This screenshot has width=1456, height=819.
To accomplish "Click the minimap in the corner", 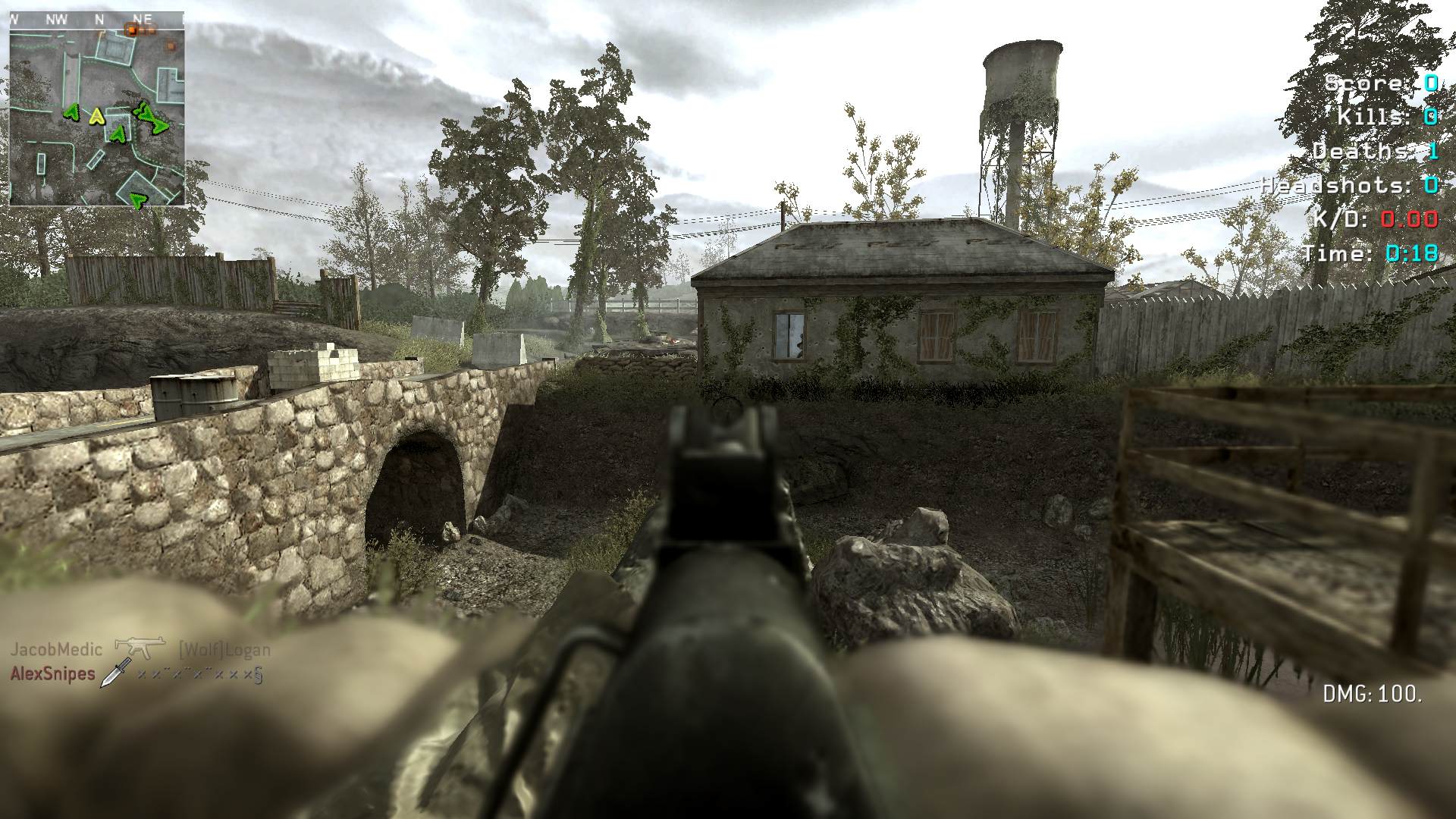I will [97, 108].
